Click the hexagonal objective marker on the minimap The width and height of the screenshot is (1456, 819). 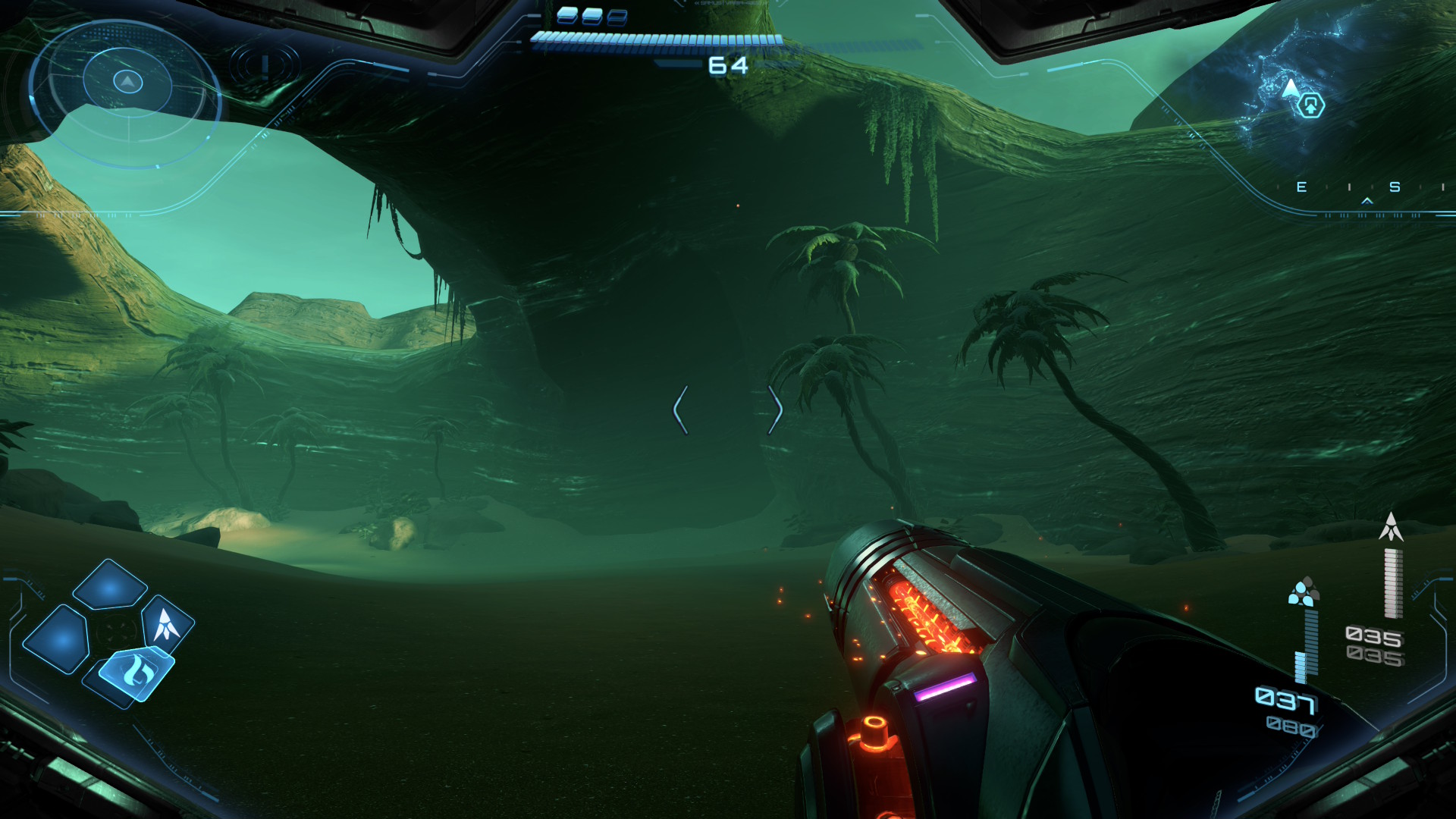click(1310, 105)
